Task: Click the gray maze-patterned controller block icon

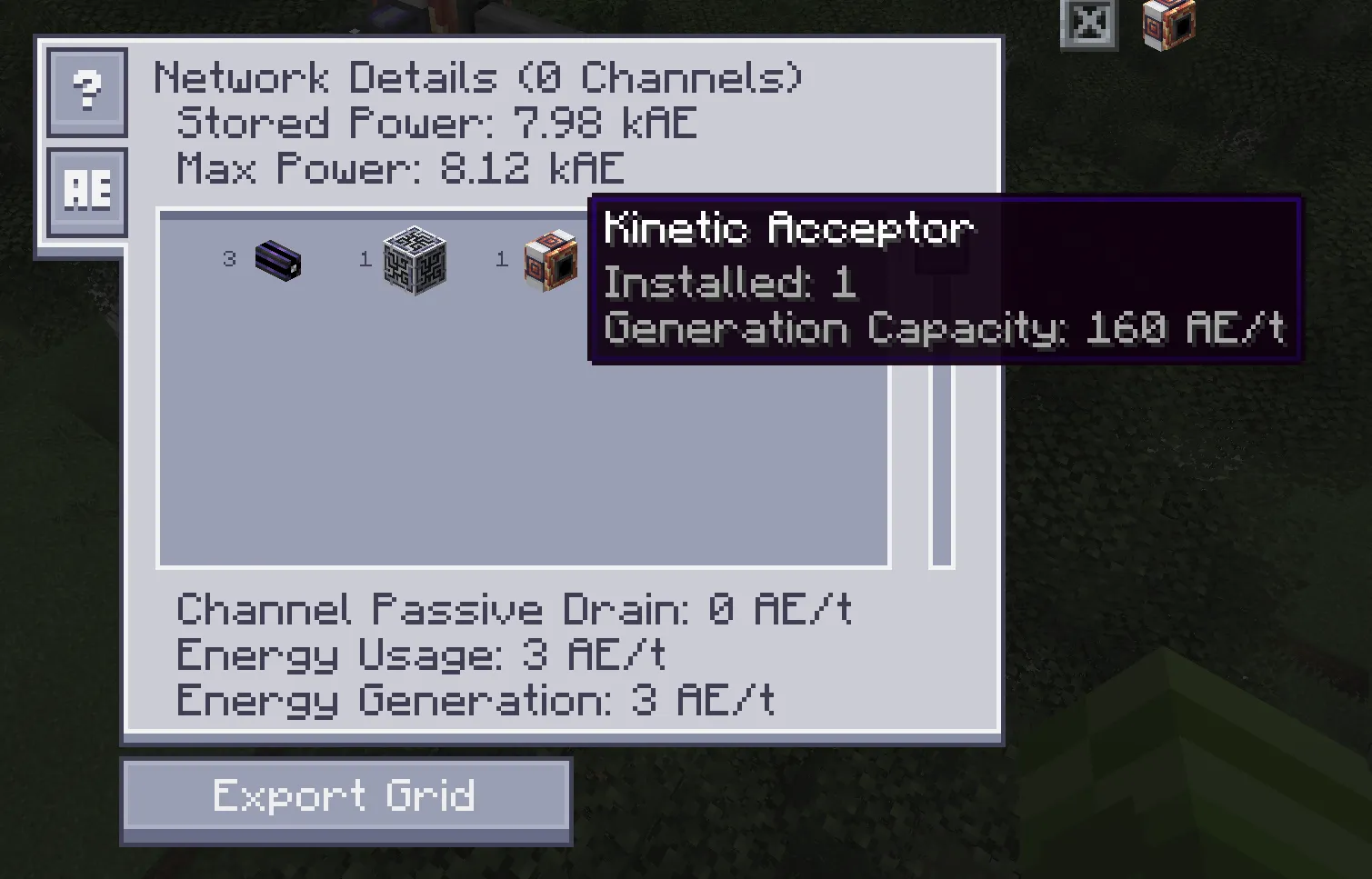Action: [415, 263]
